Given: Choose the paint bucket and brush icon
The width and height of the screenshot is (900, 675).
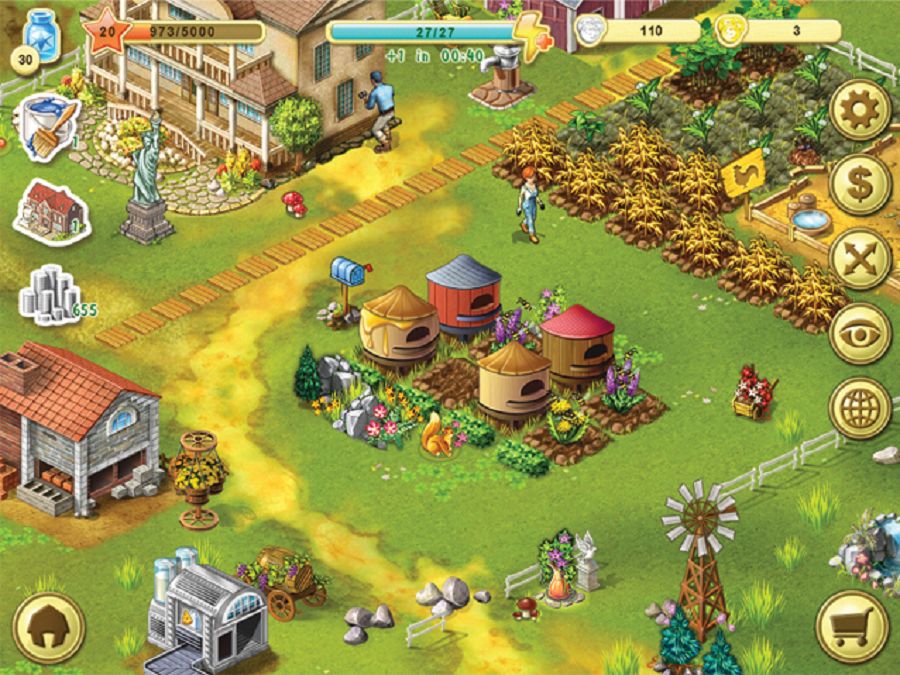Looking at the screenshot, I should pyautogui.click(x=48, y=125).
